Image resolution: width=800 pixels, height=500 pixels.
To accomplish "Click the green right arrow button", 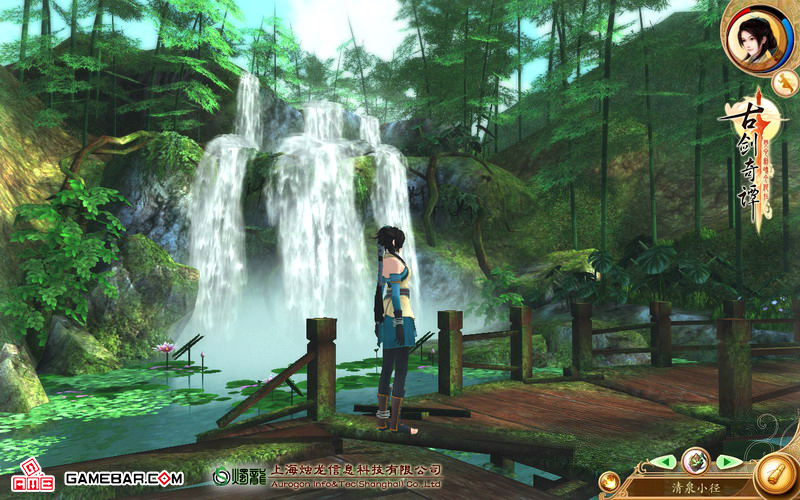I will (729, 462).
